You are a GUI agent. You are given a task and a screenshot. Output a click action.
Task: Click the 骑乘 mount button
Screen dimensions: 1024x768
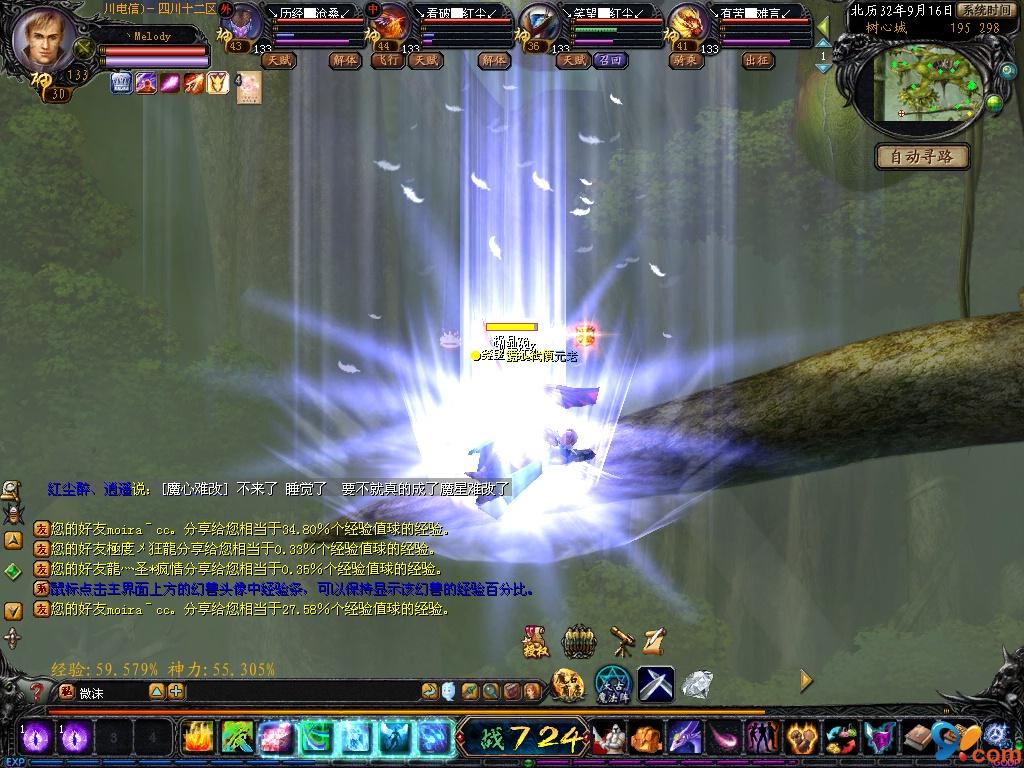685,60
